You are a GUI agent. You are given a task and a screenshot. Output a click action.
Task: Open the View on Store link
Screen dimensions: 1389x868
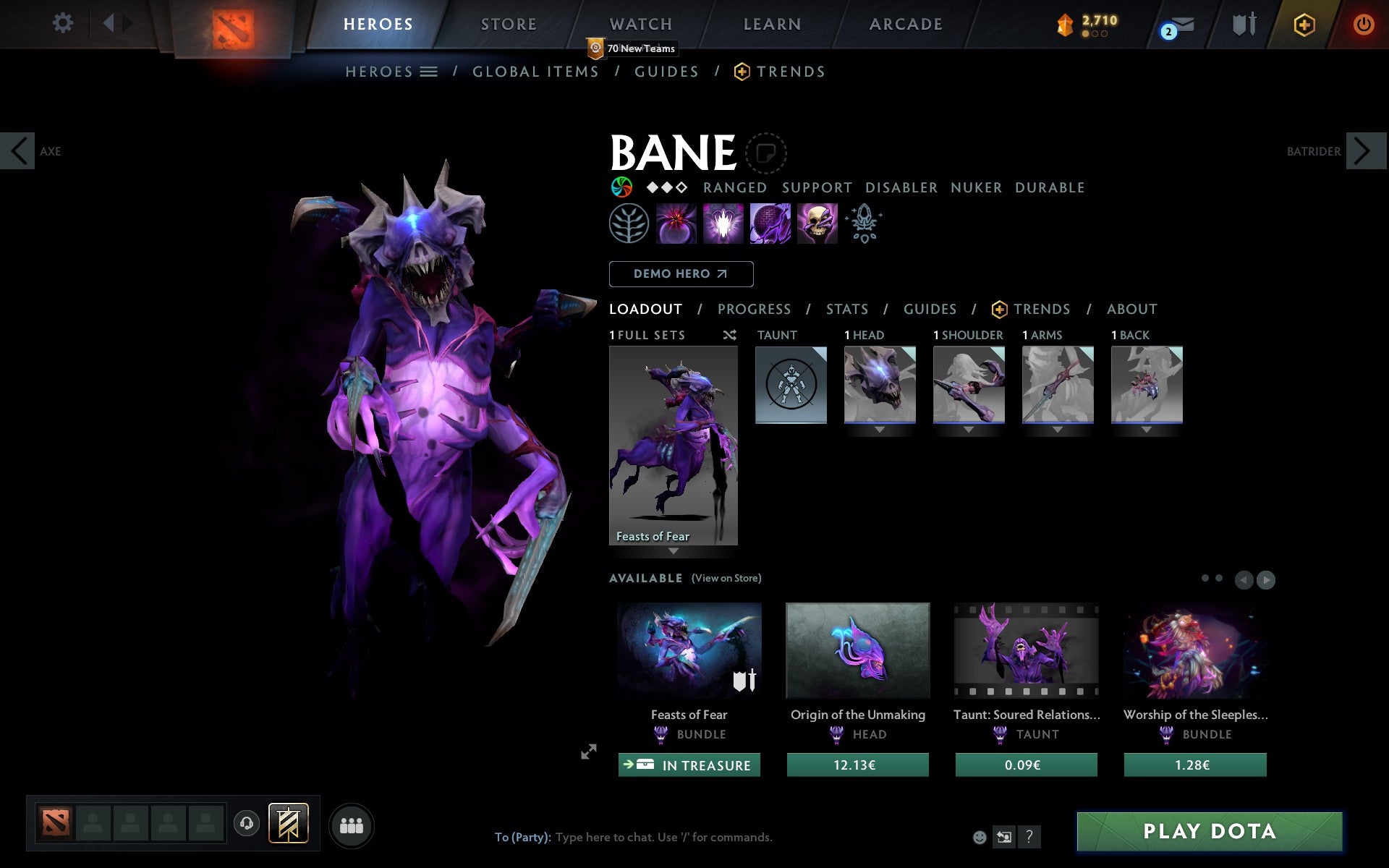(726, 578)
